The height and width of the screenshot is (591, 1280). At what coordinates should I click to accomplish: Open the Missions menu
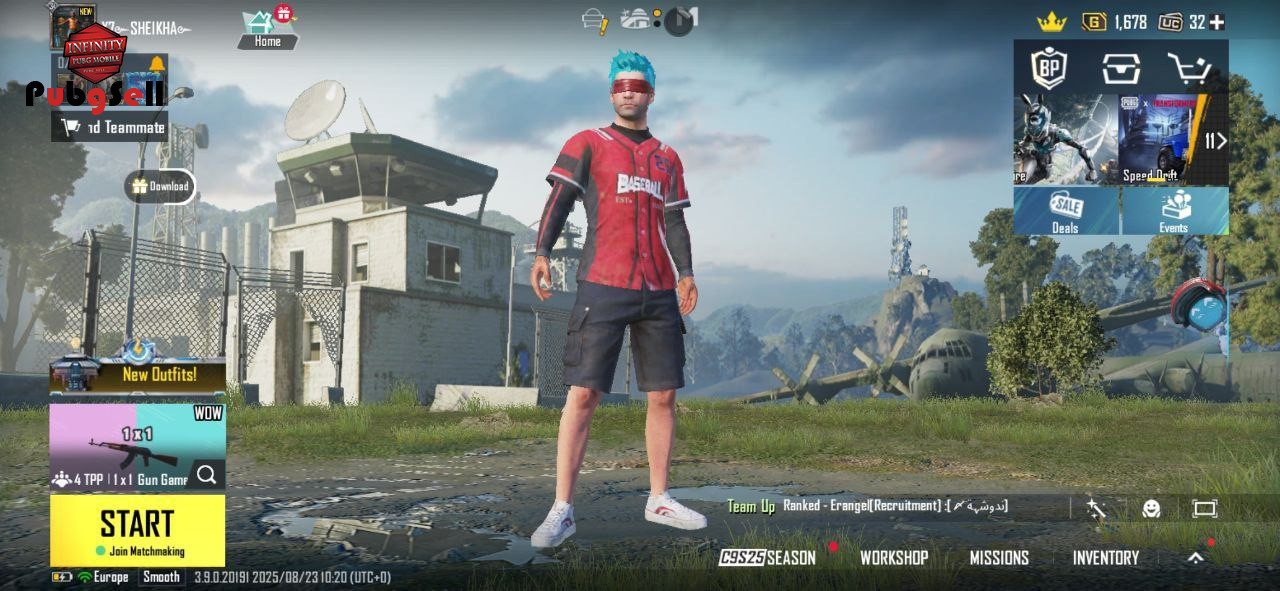[998, 558]
